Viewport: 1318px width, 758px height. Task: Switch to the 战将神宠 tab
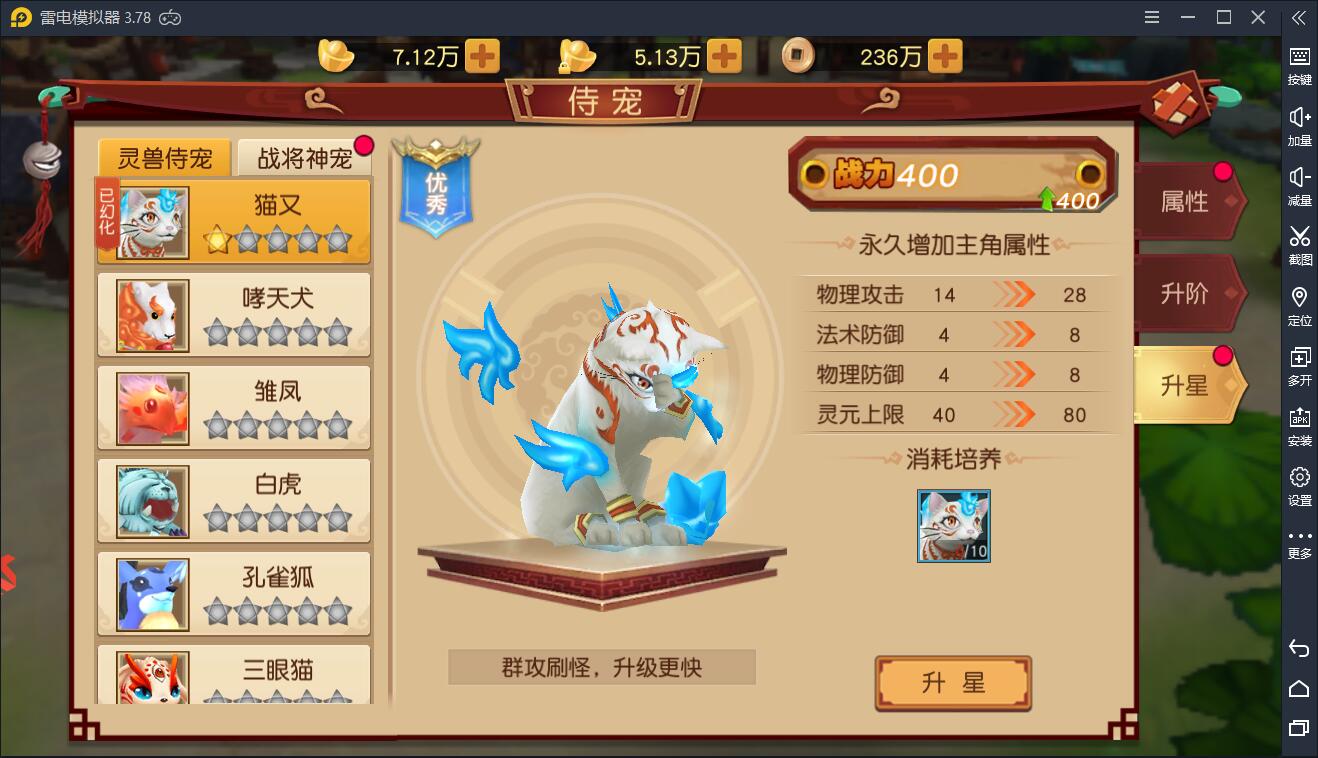coord(304,158)
